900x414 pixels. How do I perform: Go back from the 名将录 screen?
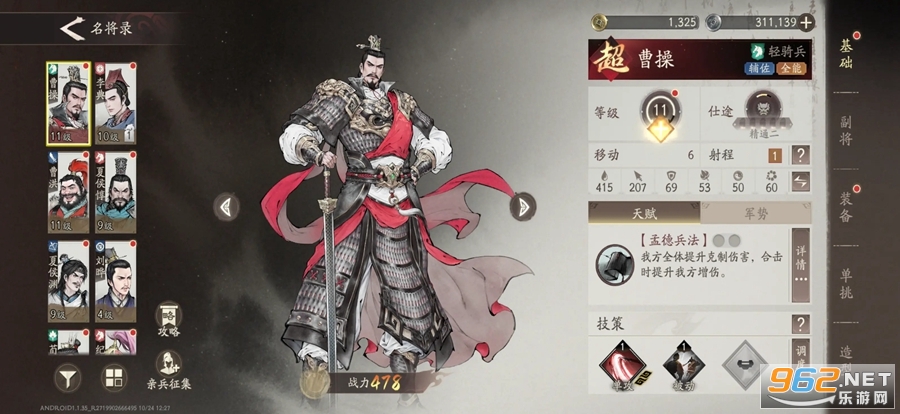pos(71,28)
